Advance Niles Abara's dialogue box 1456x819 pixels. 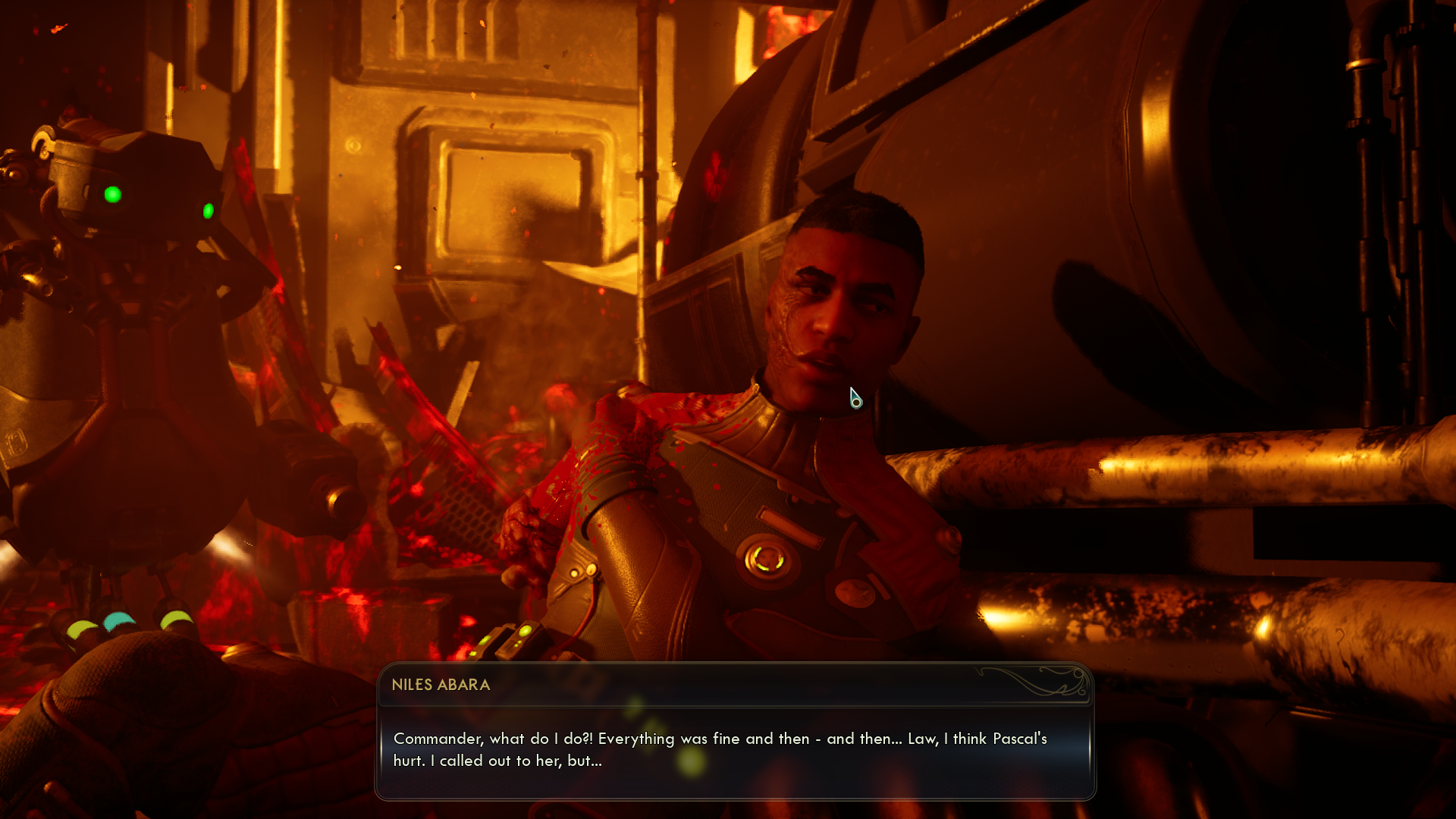tap(734, 749)
